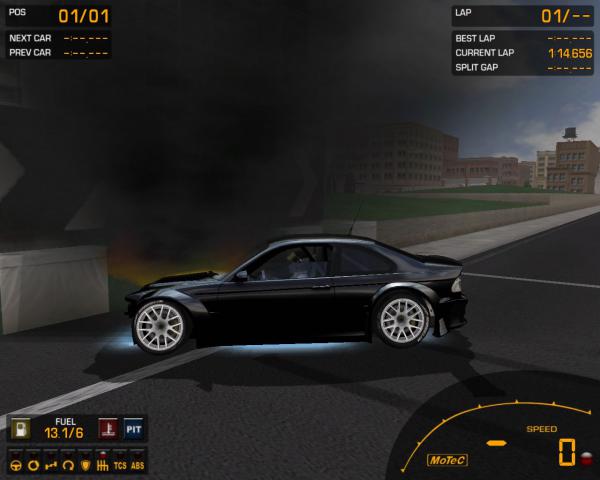The height and width of the screenshot is (480, 600).
Task: Toggle the ABS driving aid indicator
Action: (x=137, y=465)
